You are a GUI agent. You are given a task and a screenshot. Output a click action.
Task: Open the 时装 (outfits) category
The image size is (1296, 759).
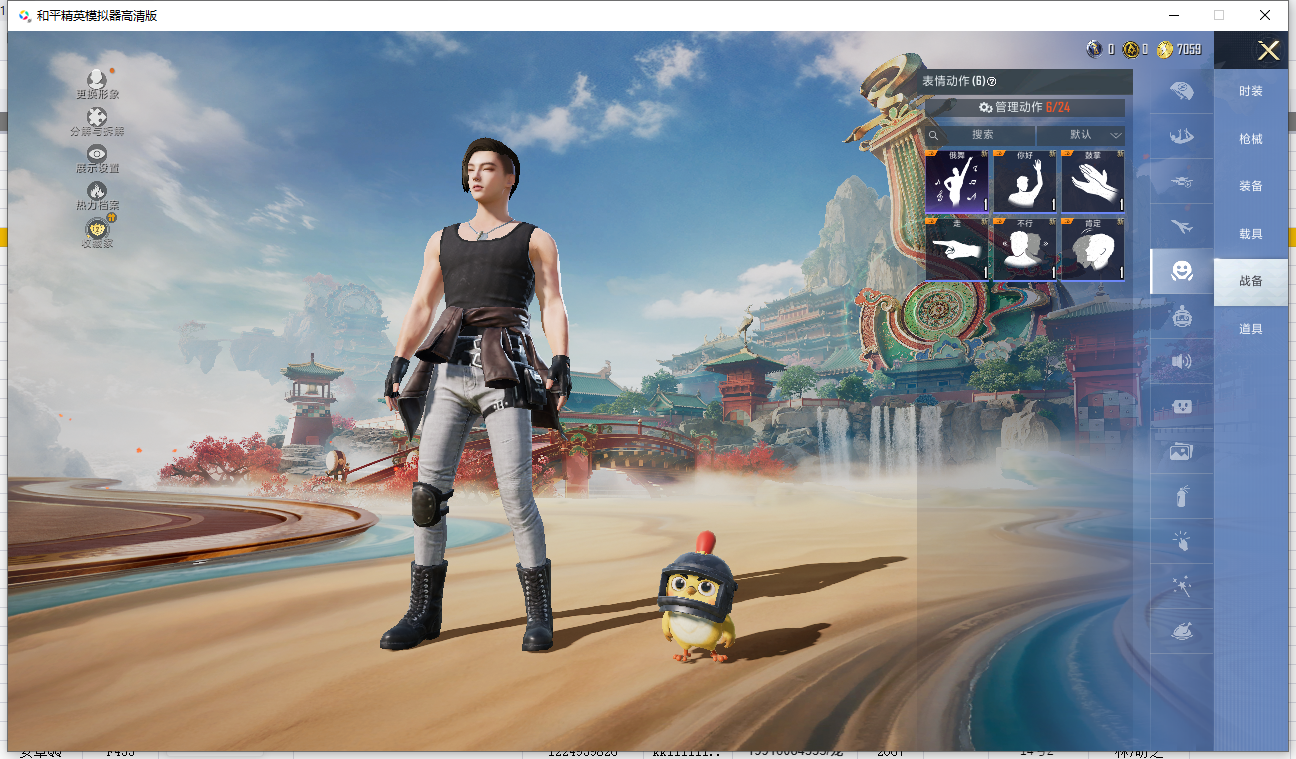[1250, 91]
